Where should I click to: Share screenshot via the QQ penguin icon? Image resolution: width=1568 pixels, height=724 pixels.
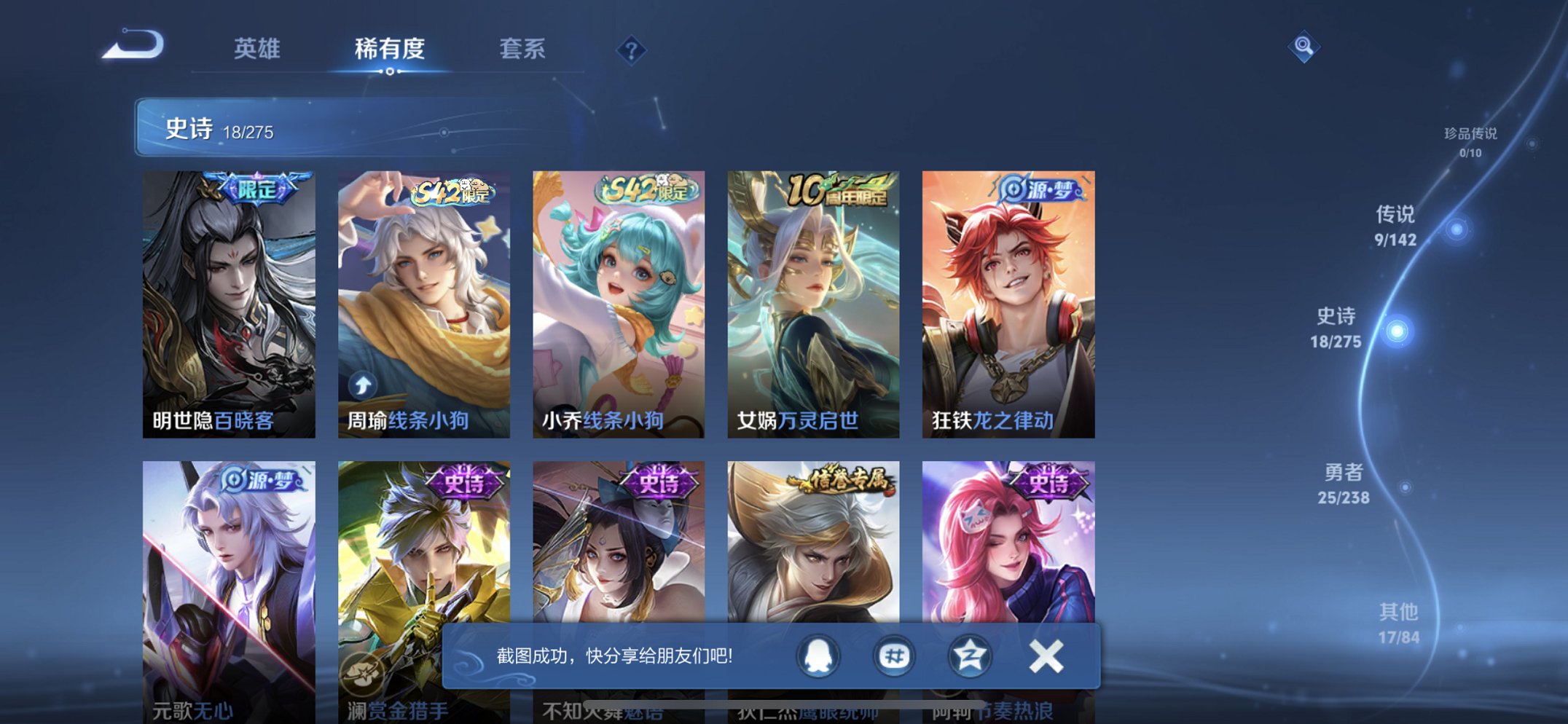(x=817, y=655)
